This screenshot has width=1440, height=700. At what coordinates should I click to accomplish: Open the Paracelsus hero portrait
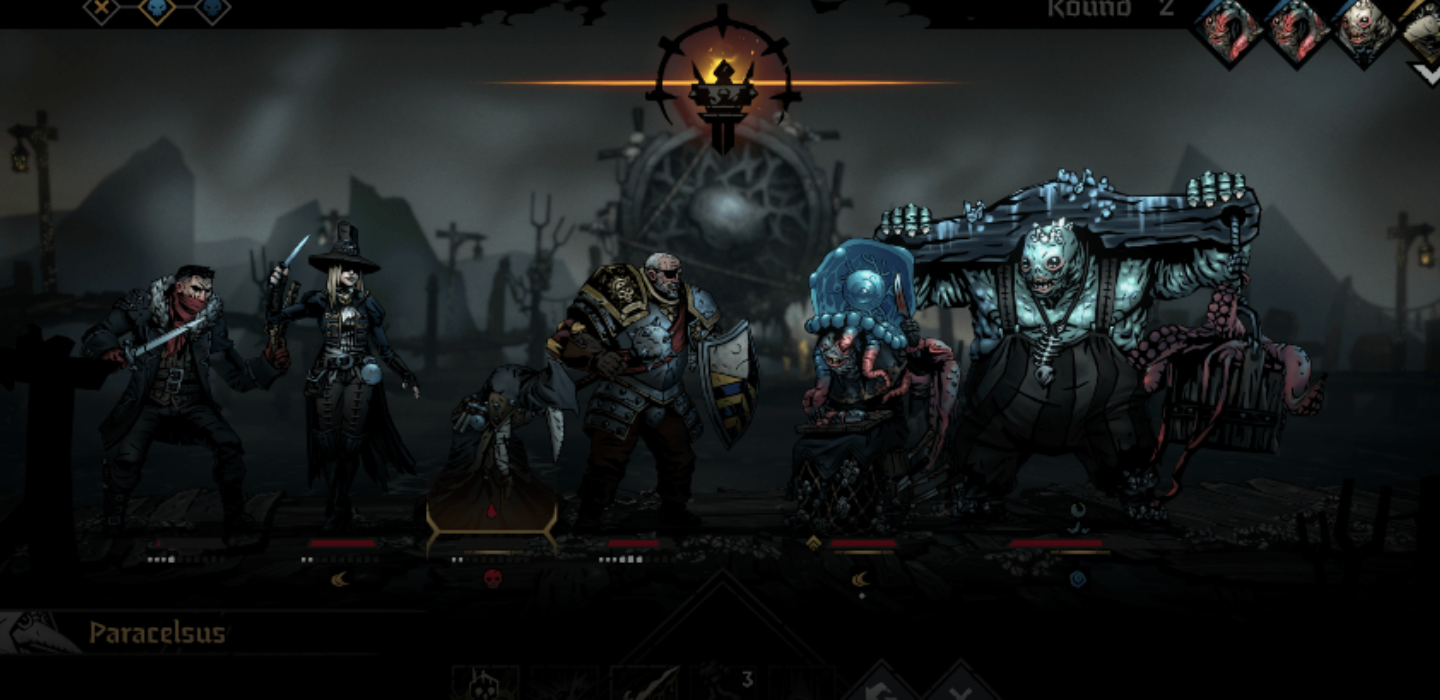tap(38, 632)
